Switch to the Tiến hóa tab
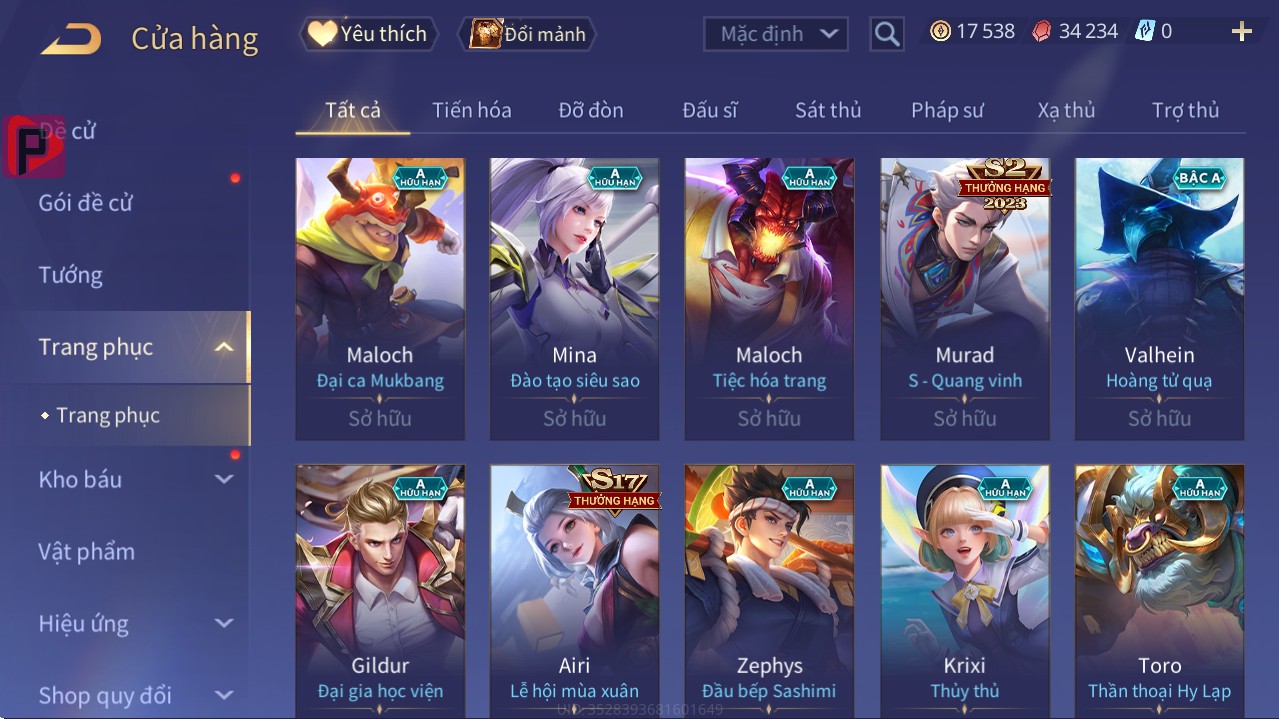1279x719 pixels. click(471, 110)
